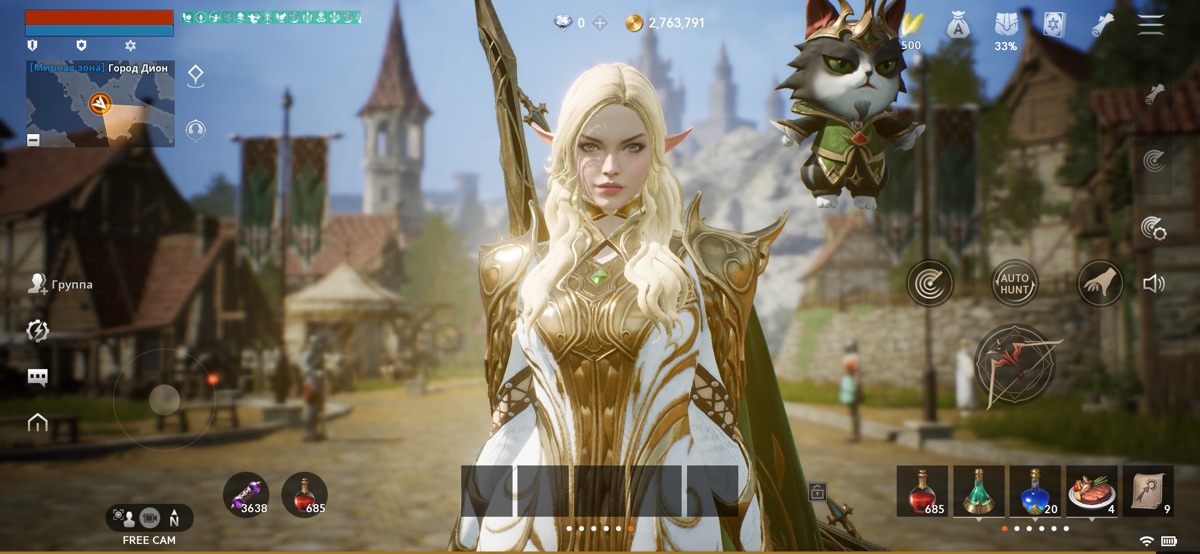Toggle the speaker sound icon
The image size is (1200, 554).
[1154, 284]
